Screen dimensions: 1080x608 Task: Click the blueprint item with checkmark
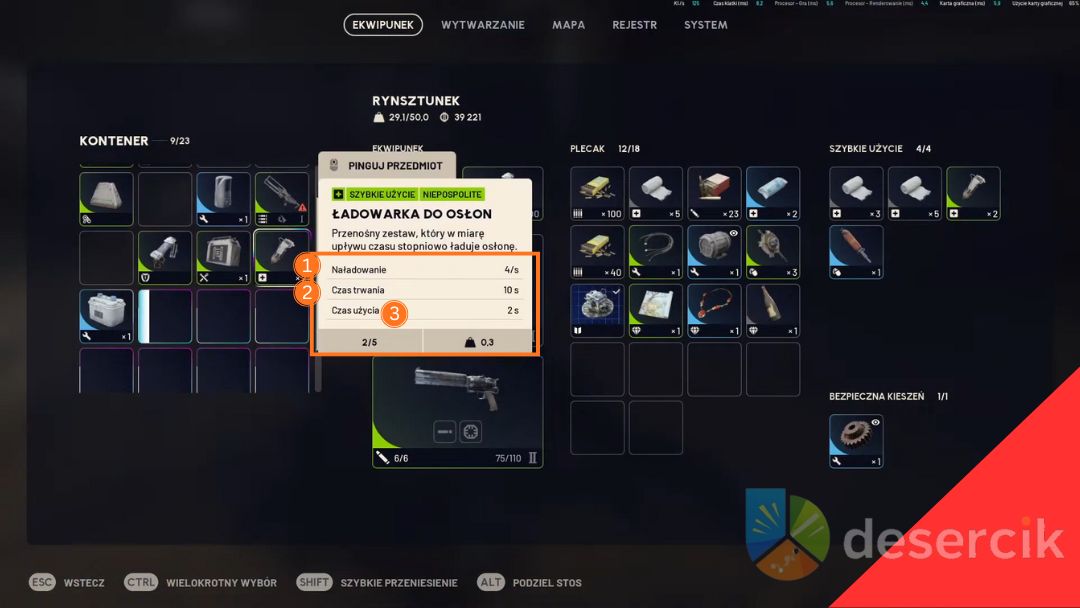tap(597, 310)
